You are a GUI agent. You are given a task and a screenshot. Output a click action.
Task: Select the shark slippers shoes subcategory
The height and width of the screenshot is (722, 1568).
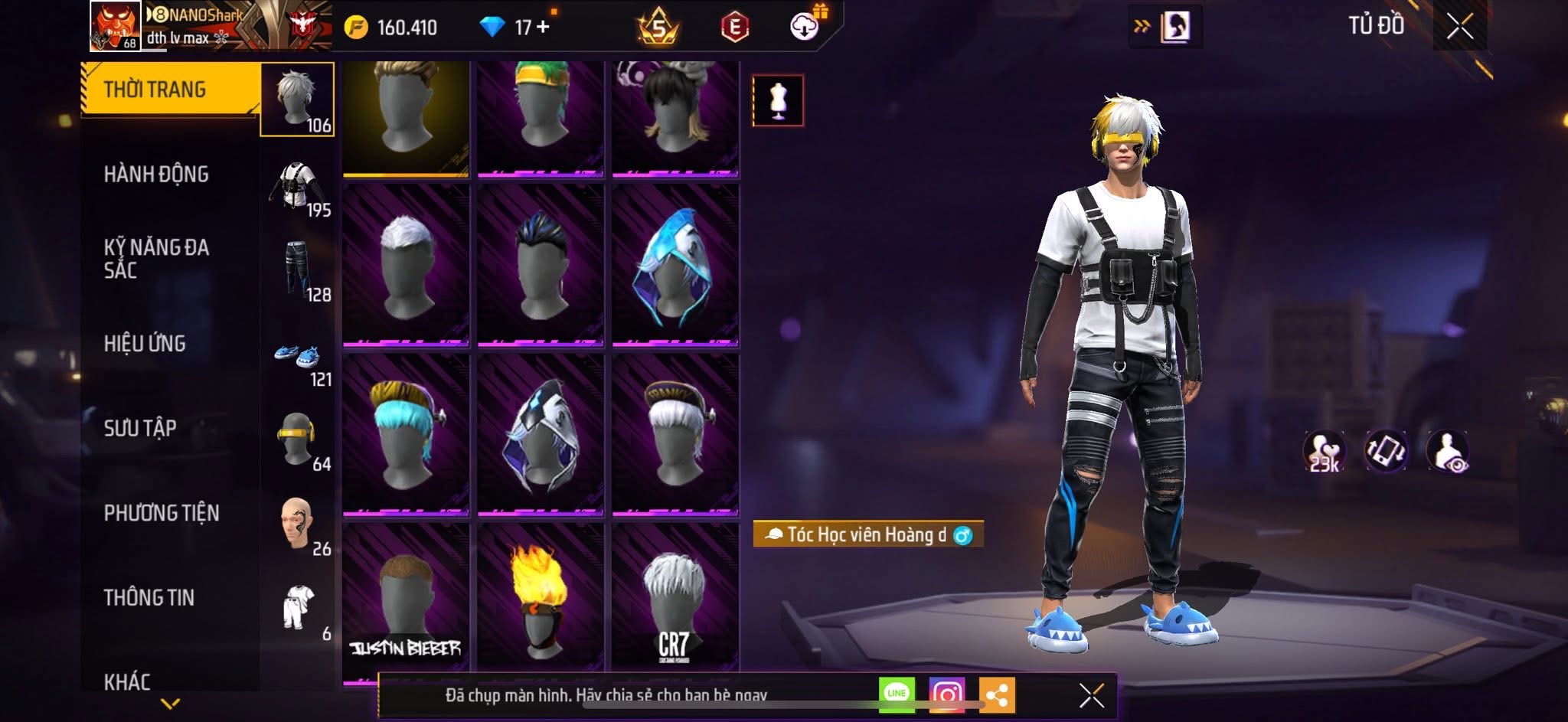pos(297,358)
